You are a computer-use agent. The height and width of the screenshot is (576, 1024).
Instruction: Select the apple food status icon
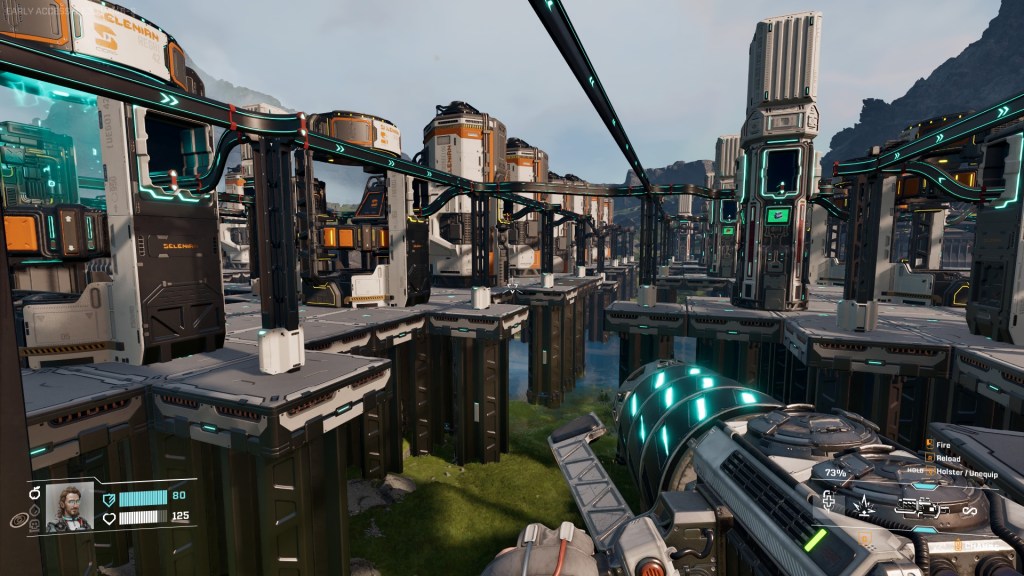pos(34,492)
